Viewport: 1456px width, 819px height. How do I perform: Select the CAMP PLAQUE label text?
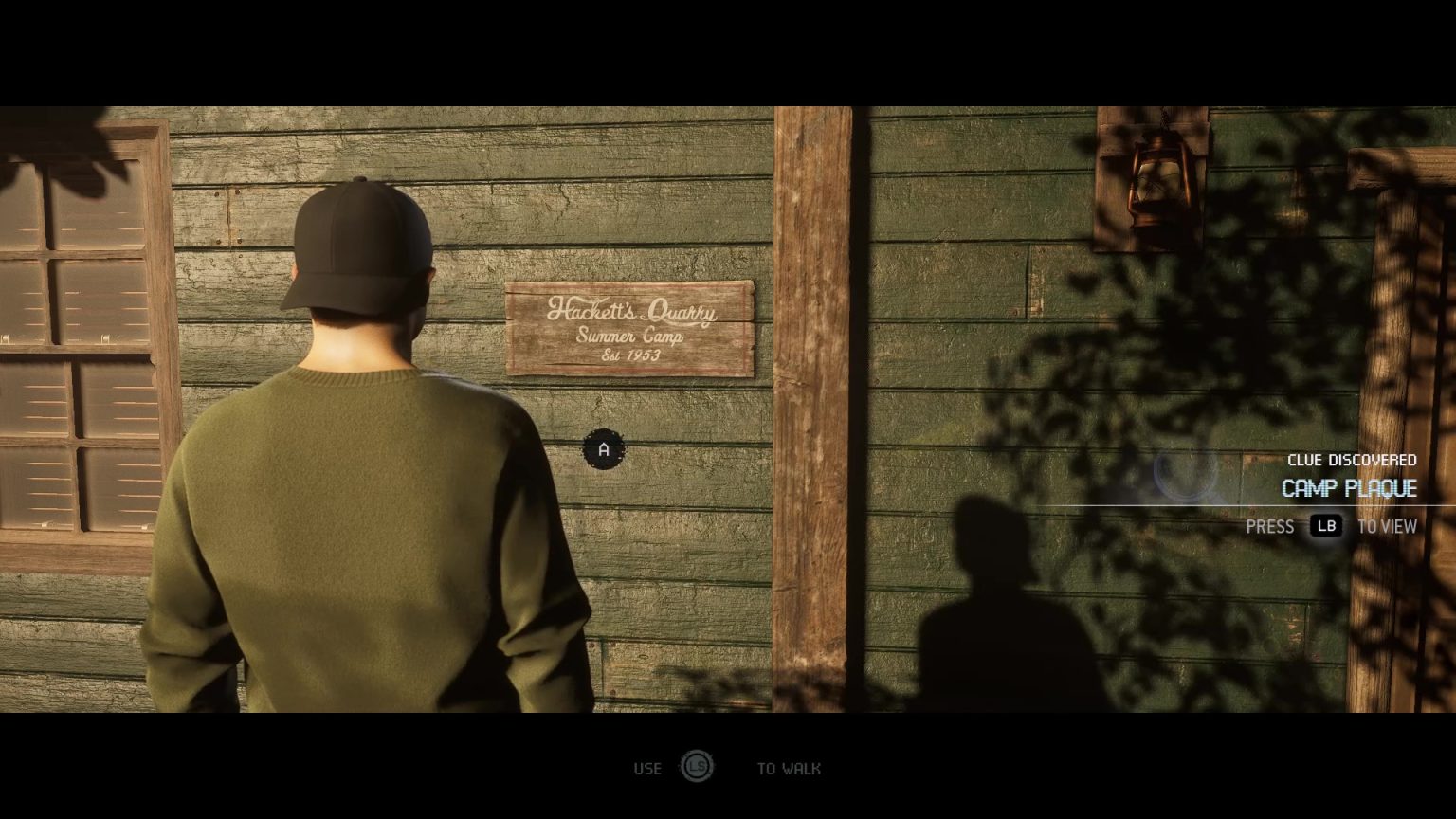pyautogui.click(x=1350, y=488)
